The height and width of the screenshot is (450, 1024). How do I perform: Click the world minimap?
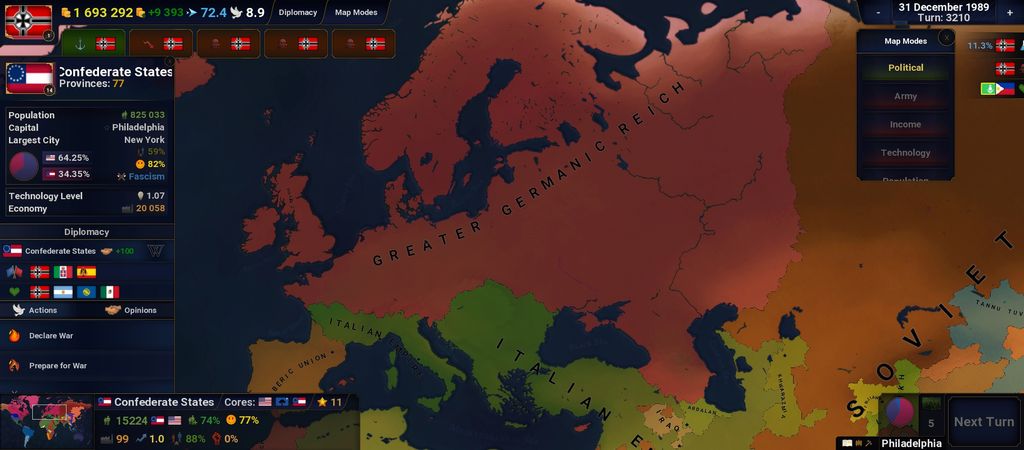pos(46,421)
